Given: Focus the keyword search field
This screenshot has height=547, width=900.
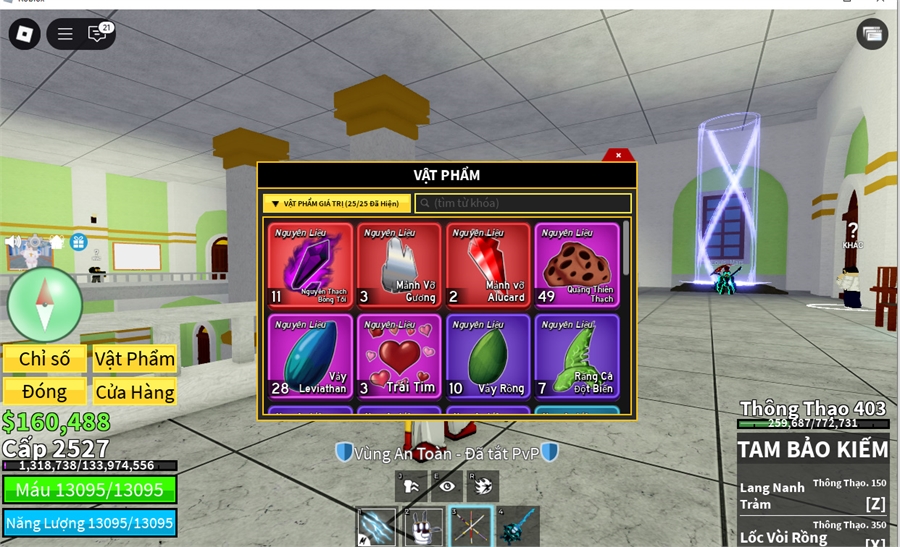Looking at the screenshot, I should (523, 204).
